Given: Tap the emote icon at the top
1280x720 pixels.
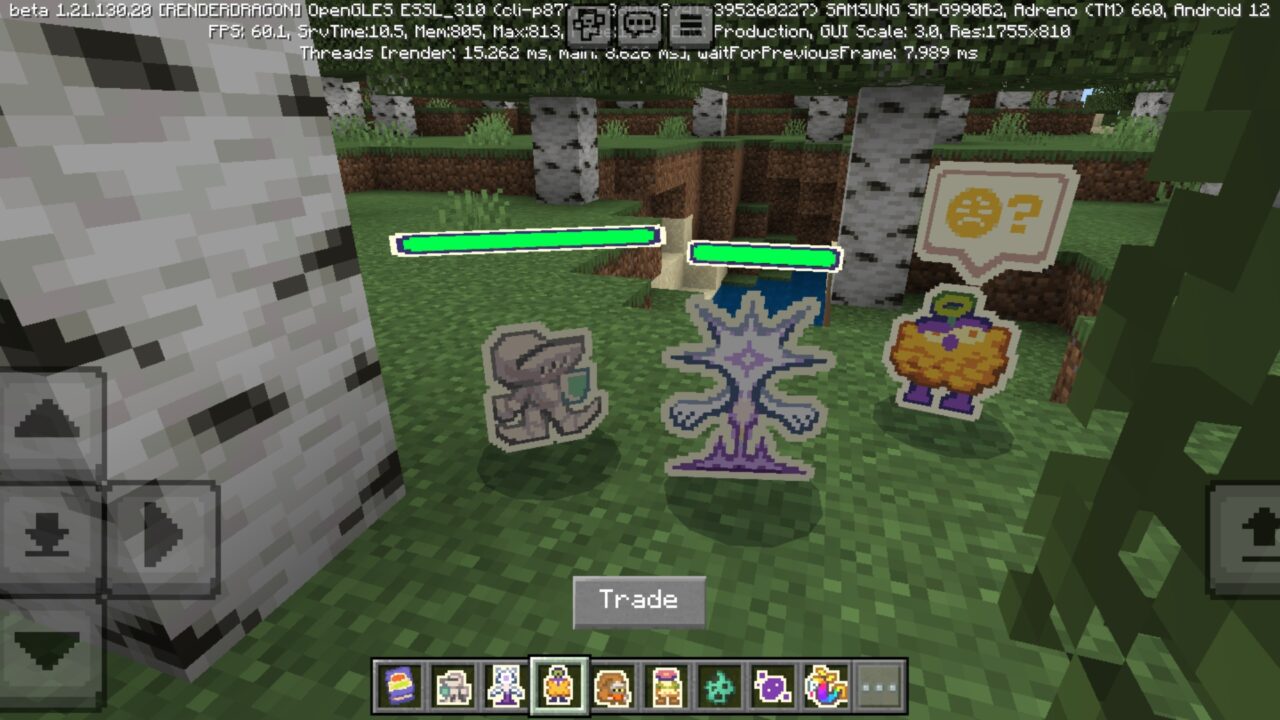Looking at the screenshot, I should pyautogui.click(x=587, y=22).
